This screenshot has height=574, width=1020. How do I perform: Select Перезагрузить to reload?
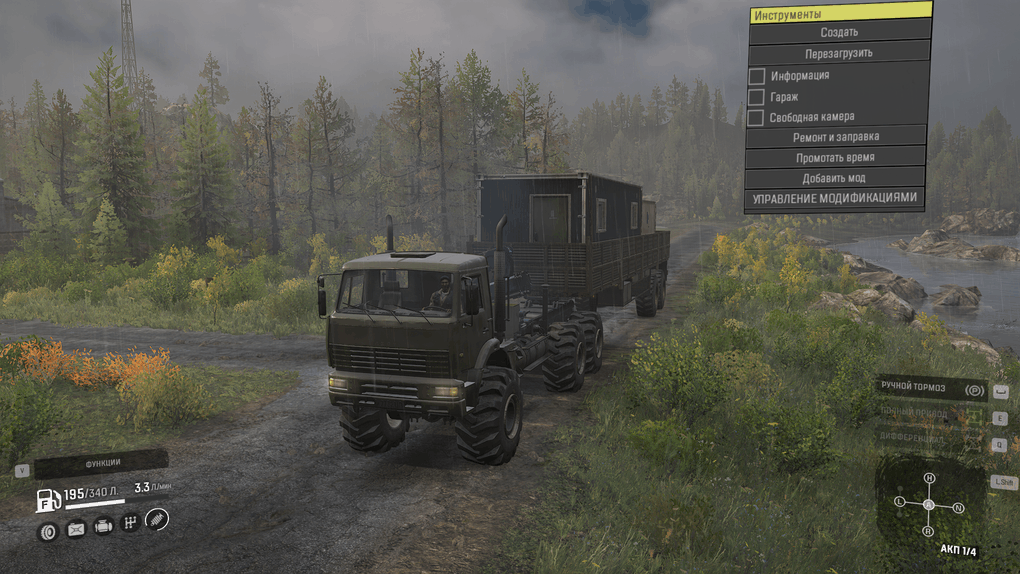tap(838, 53)
